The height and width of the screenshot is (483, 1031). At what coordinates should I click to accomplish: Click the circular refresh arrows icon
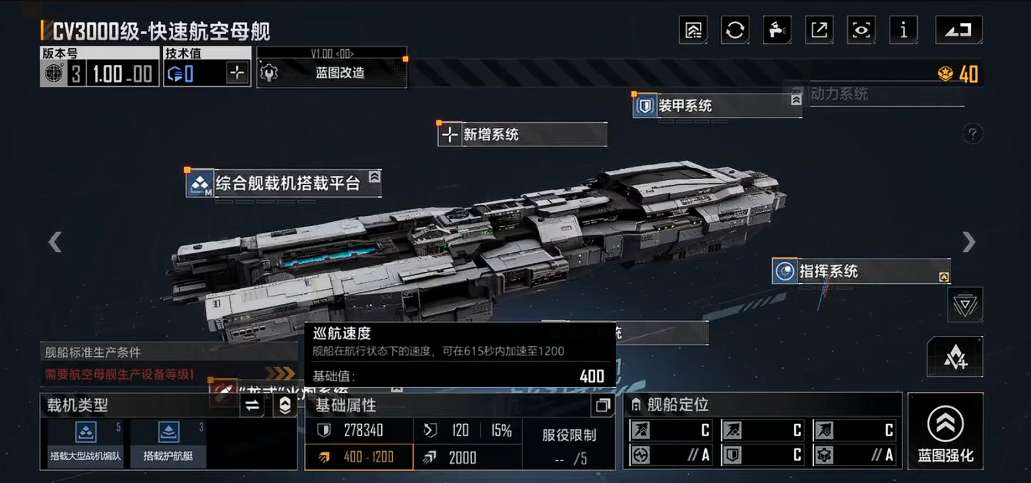pyautogui.click(x=735, y=30)
